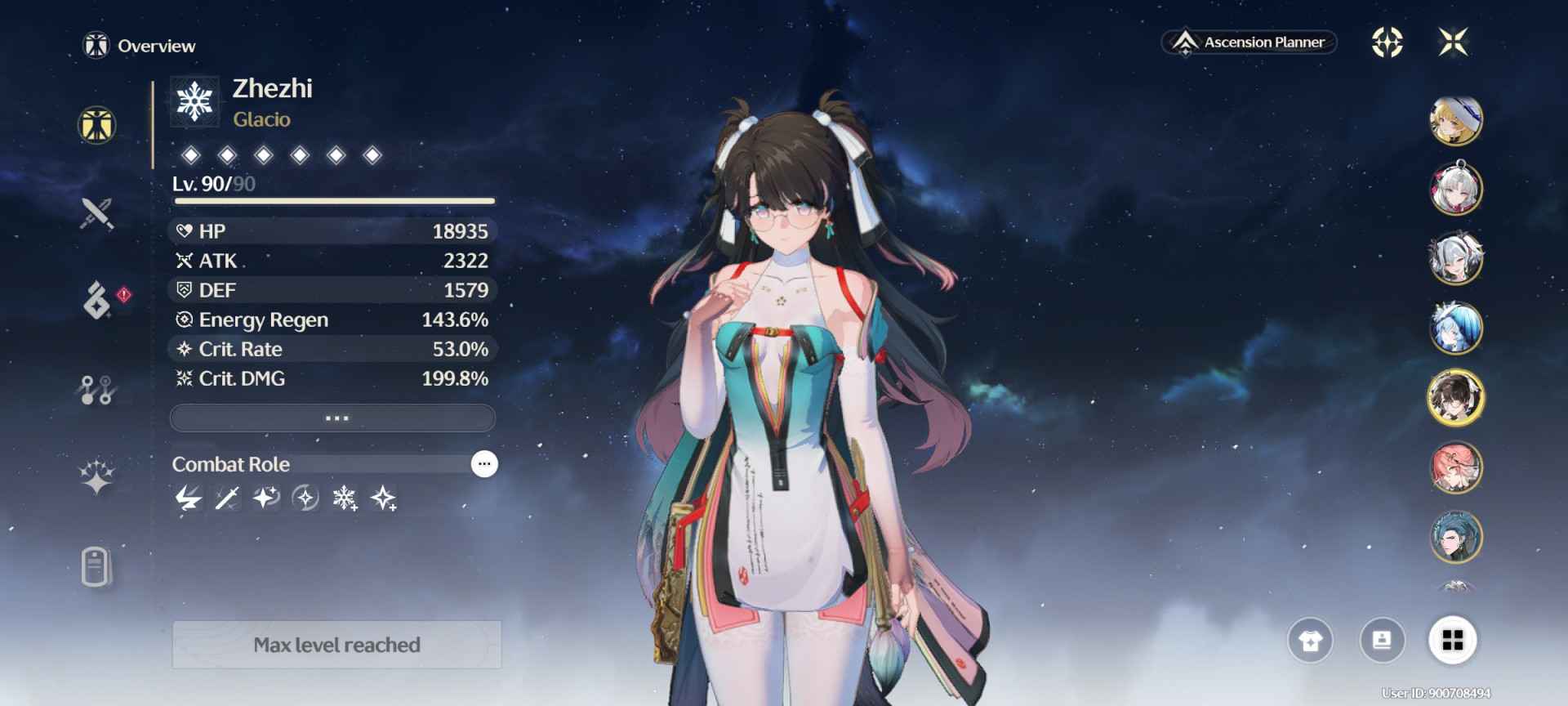1568x706 pixels.
Task: Go to the Forte skill node tab
Action: point(96,390)
